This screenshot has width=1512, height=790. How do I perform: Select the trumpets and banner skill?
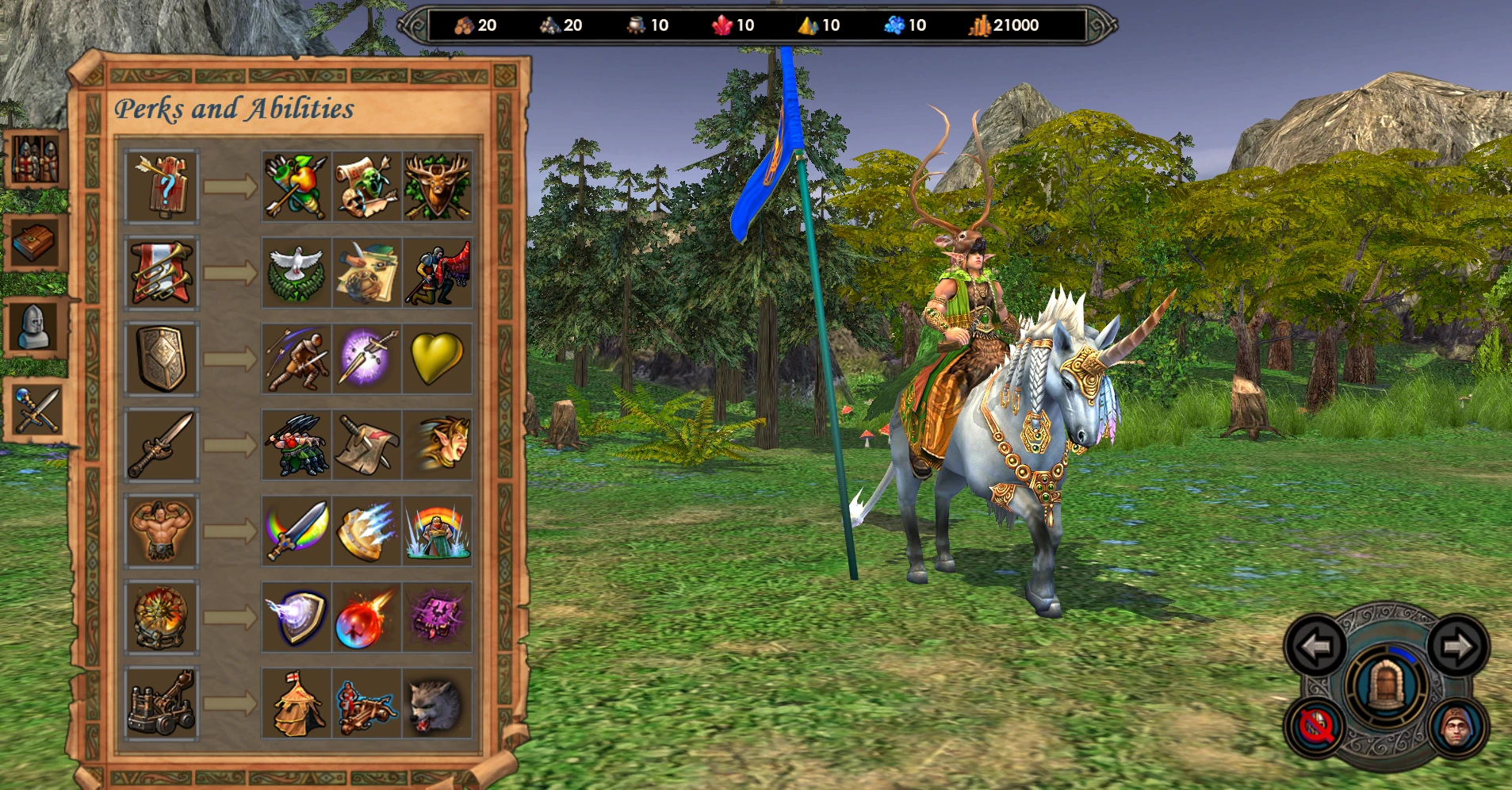click(162, 273)
